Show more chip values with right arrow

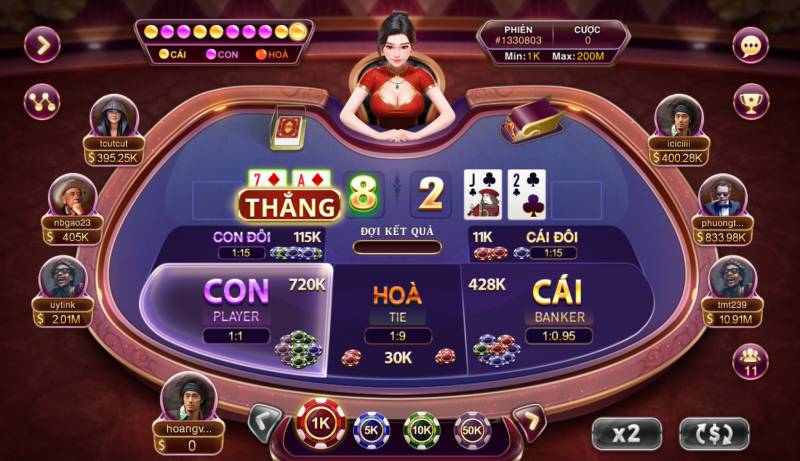coord(529,423)
